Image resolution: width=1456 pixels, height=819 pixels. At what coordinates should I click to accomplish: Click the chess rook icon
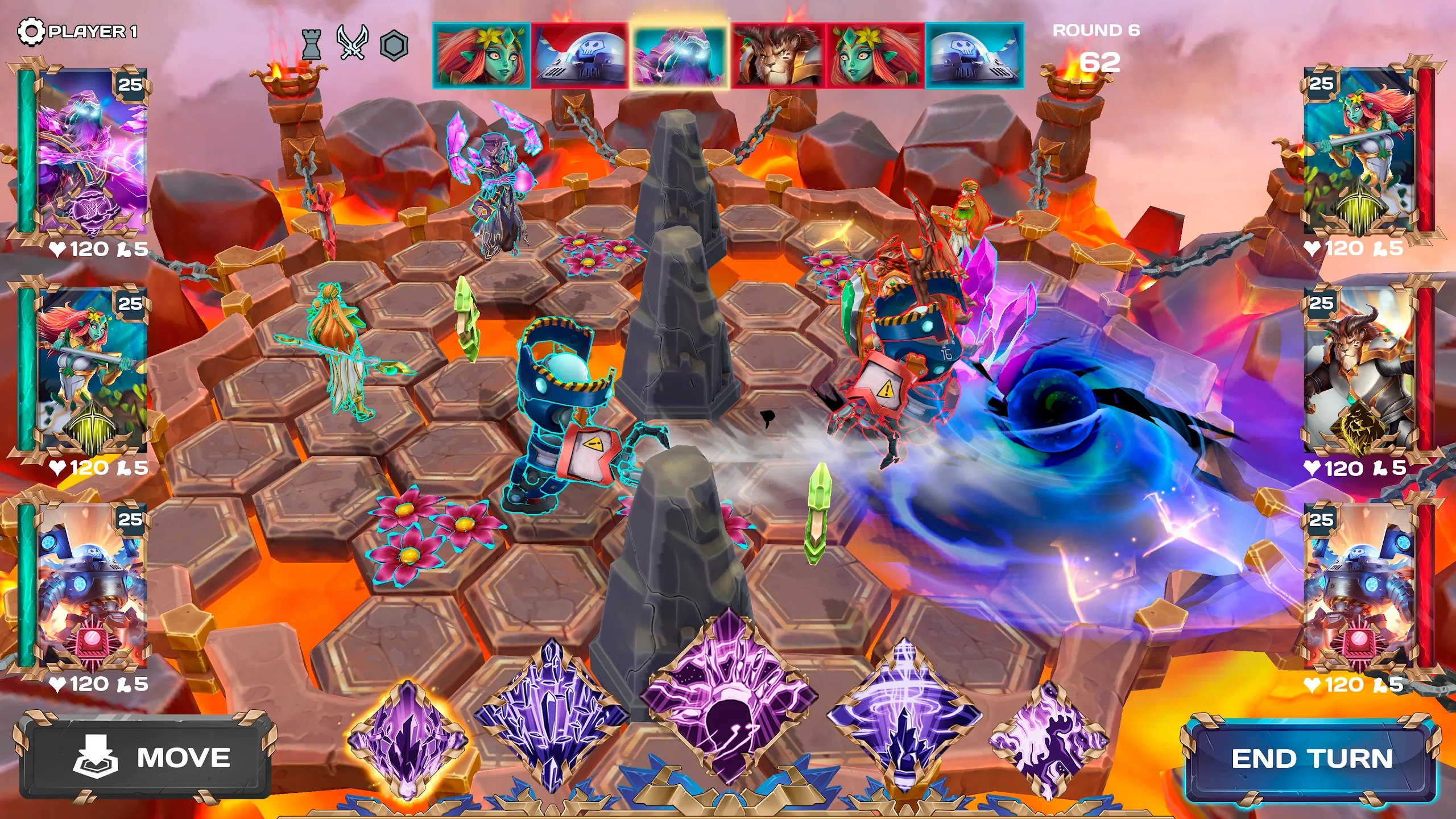[x=311, y=44]
